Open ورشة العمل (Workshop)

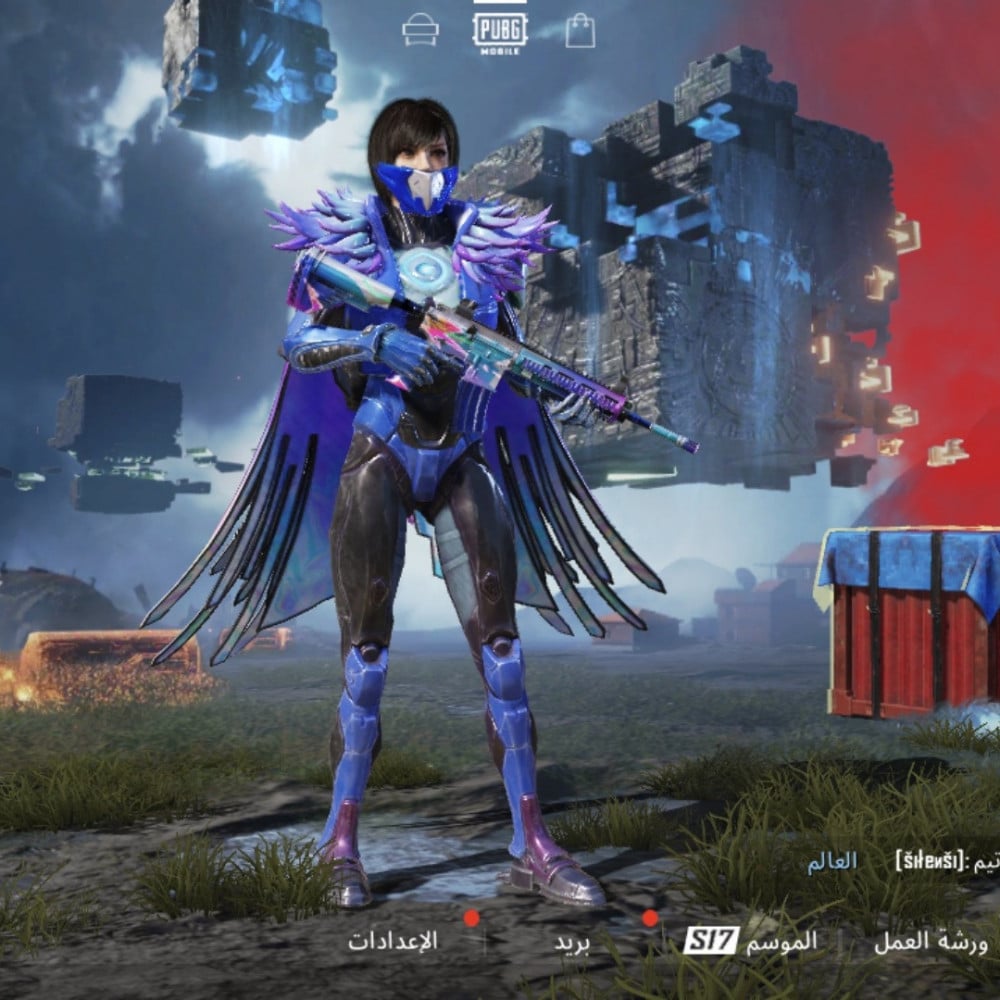930,941
